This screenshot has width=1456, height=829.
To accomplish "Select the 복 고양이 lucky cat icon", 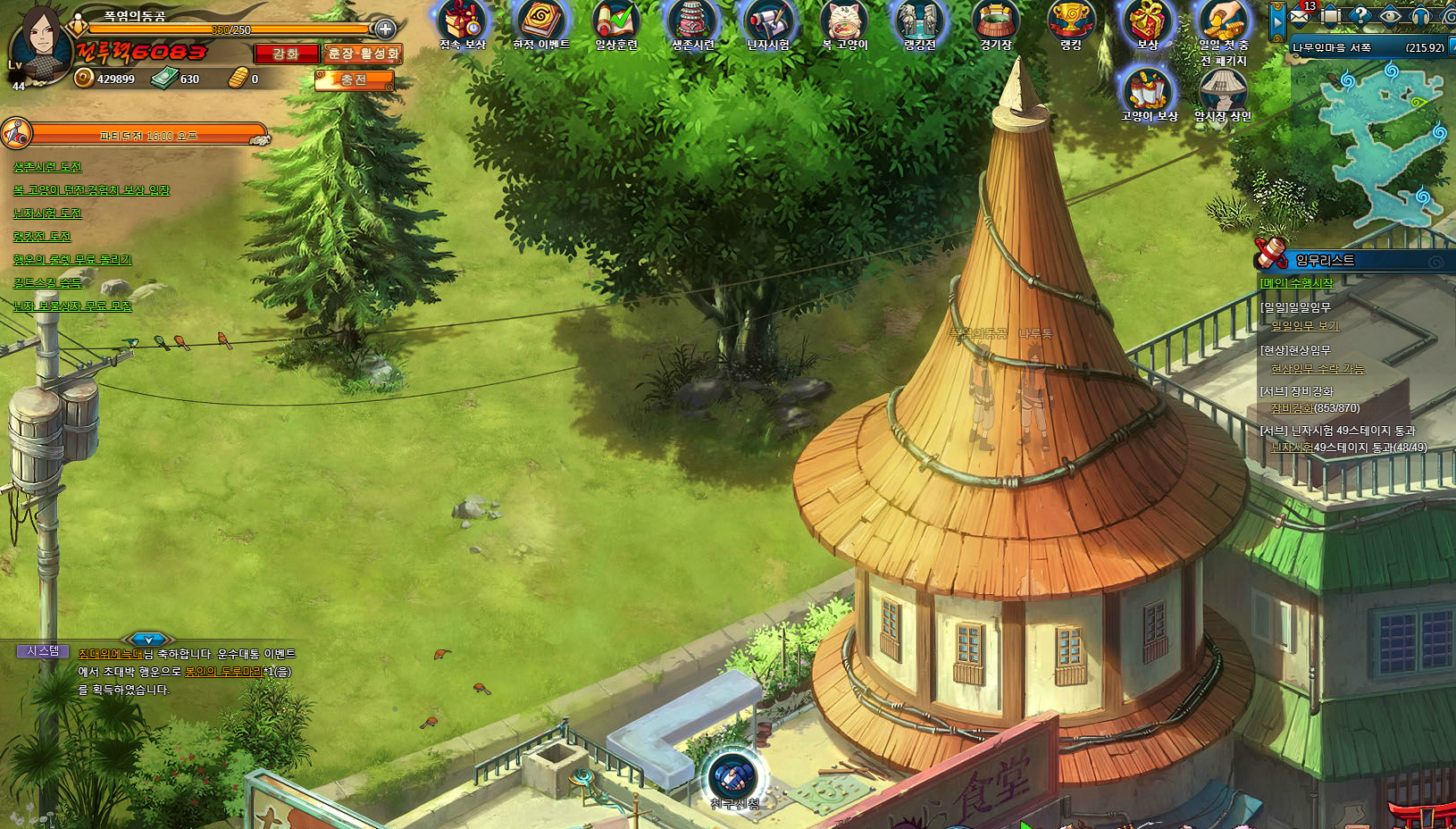I will 844,22.
